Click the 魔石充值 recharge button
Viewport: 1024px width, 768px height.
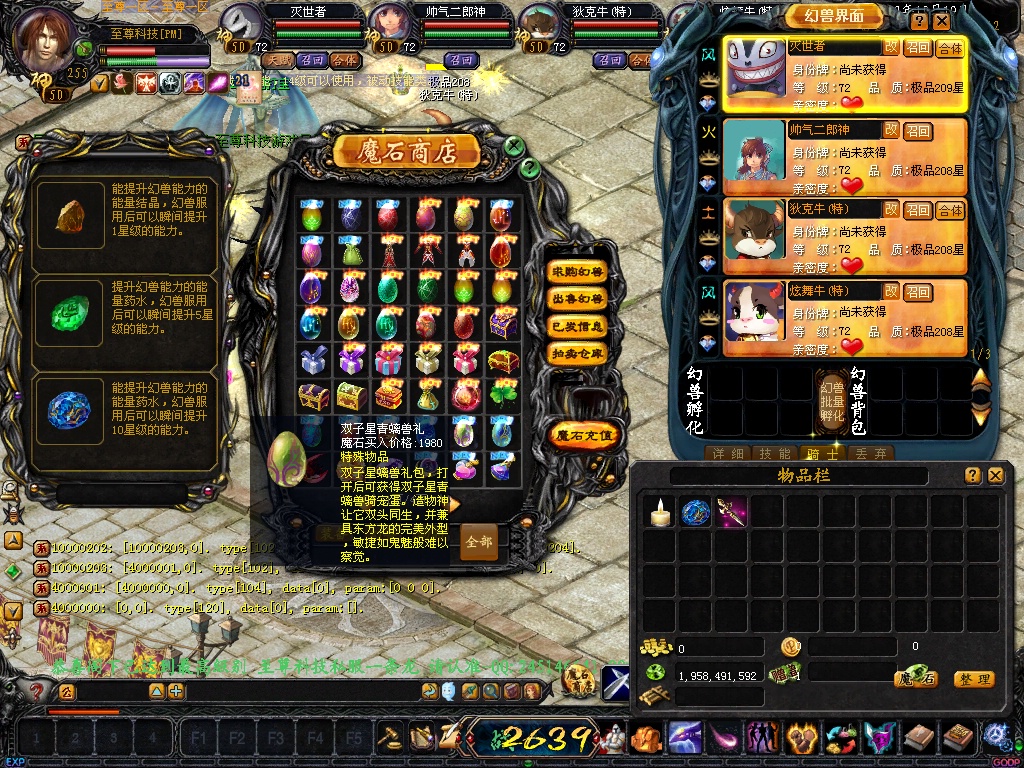click(585, 436)
